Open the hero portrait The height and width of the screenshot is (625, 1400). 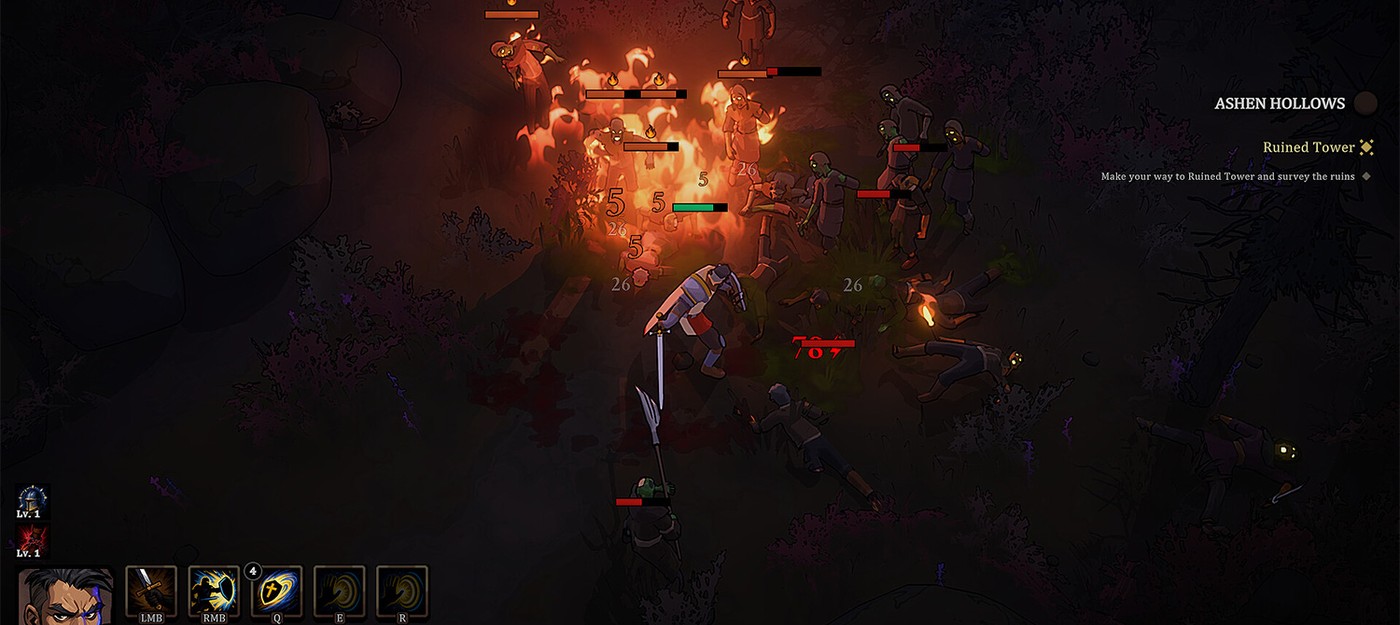click(x=66, y=597)
